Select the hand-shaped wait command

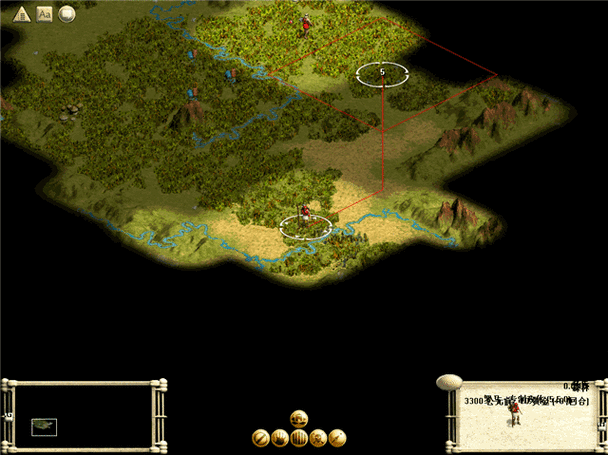279,437
